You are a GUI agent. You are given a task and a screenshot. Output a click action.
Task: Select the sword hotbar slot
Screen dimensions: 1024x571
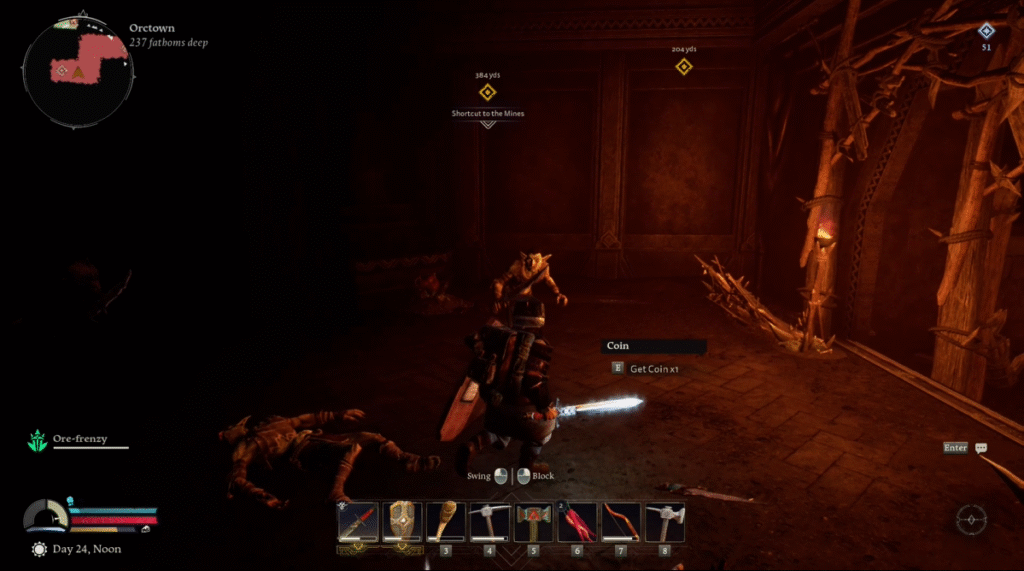pyautogui.click(x=358, y=521)
